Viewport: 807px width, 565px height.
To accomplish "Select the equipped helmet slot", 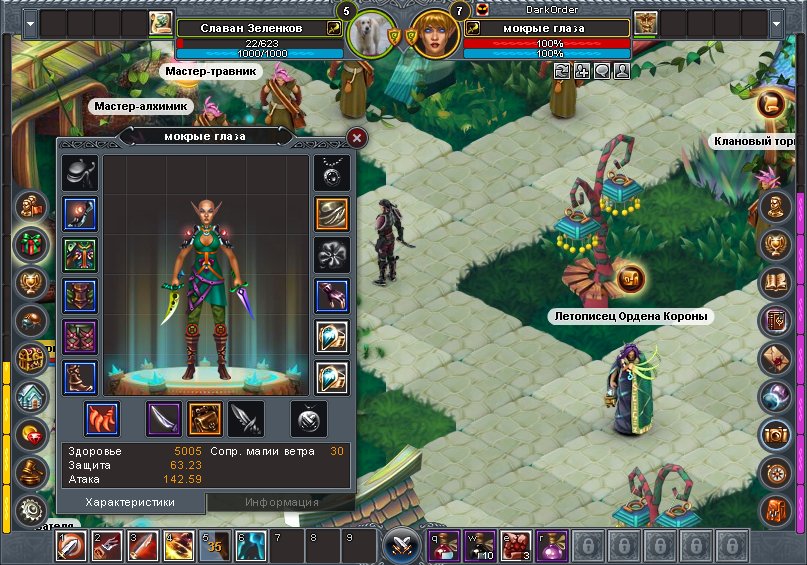I will tap(79, 172).
